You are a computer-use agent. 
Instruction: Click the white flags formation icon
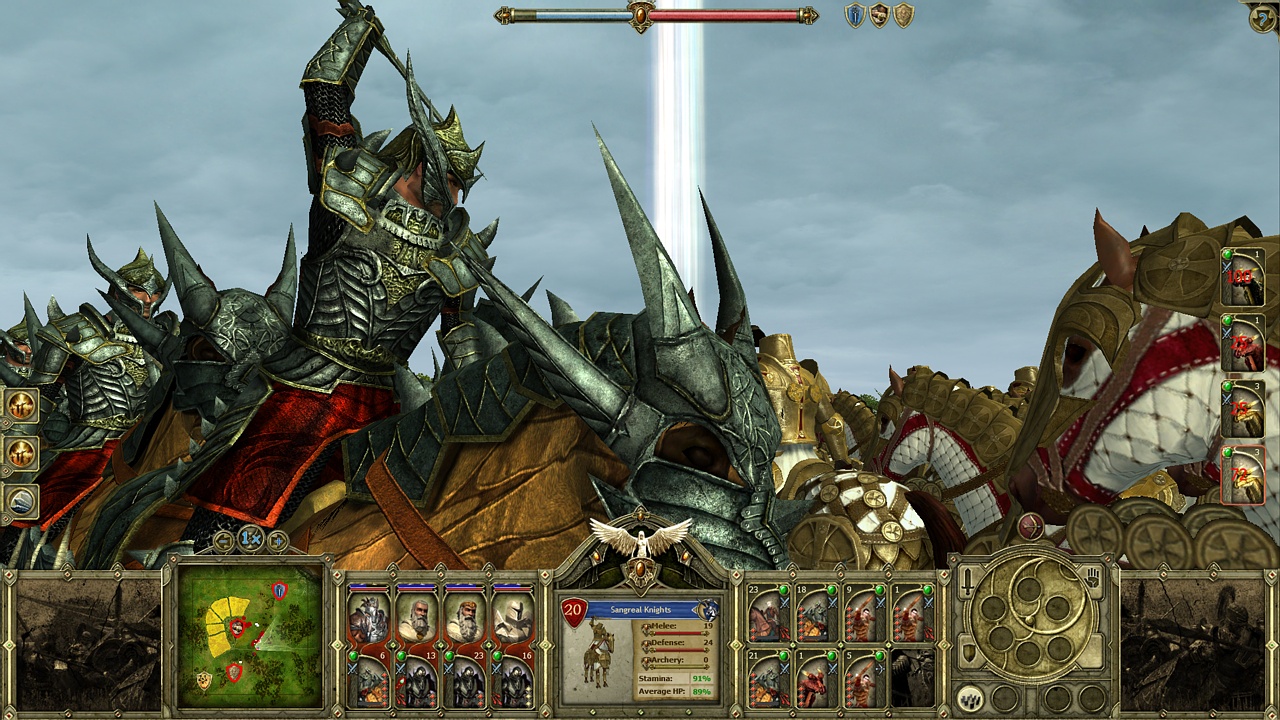[x=969, y=698]
